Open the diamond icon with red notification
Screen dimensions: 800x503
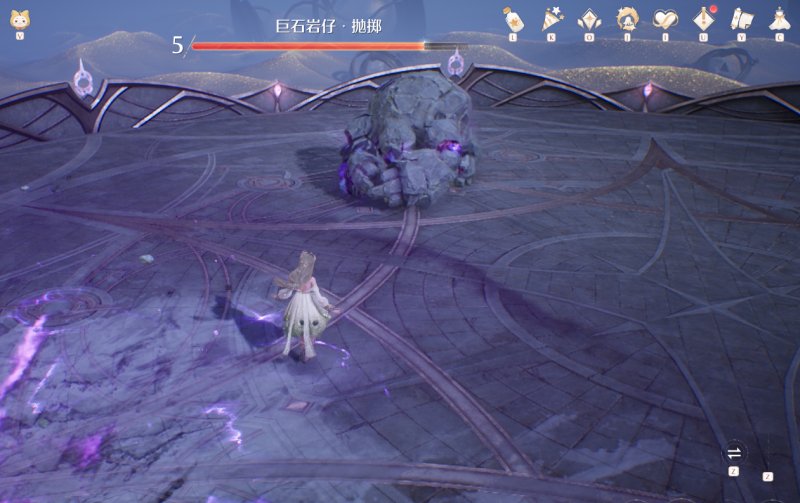click(x=704, y=20)
